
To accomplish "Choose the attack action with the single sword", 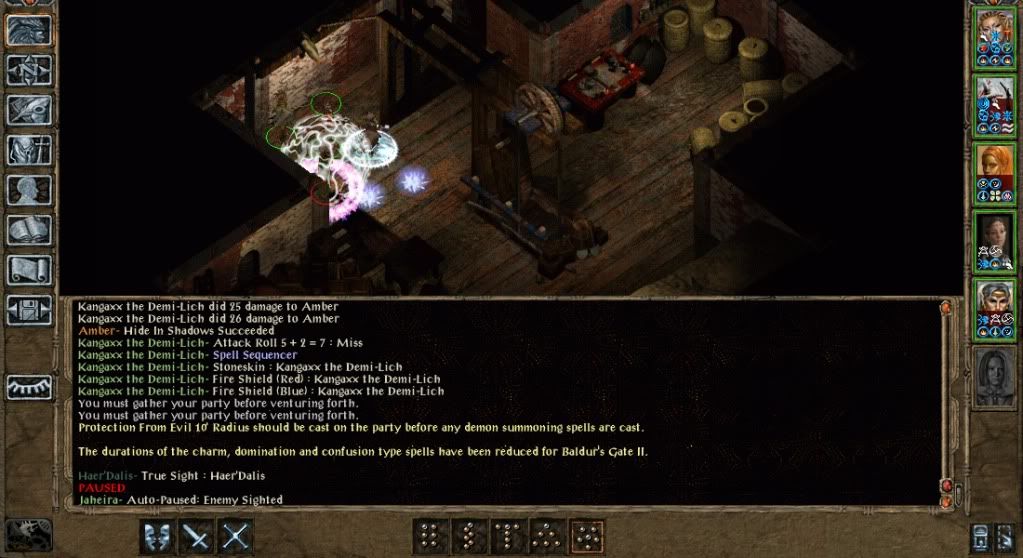I will pyautogui.click(x=196, y=536).
